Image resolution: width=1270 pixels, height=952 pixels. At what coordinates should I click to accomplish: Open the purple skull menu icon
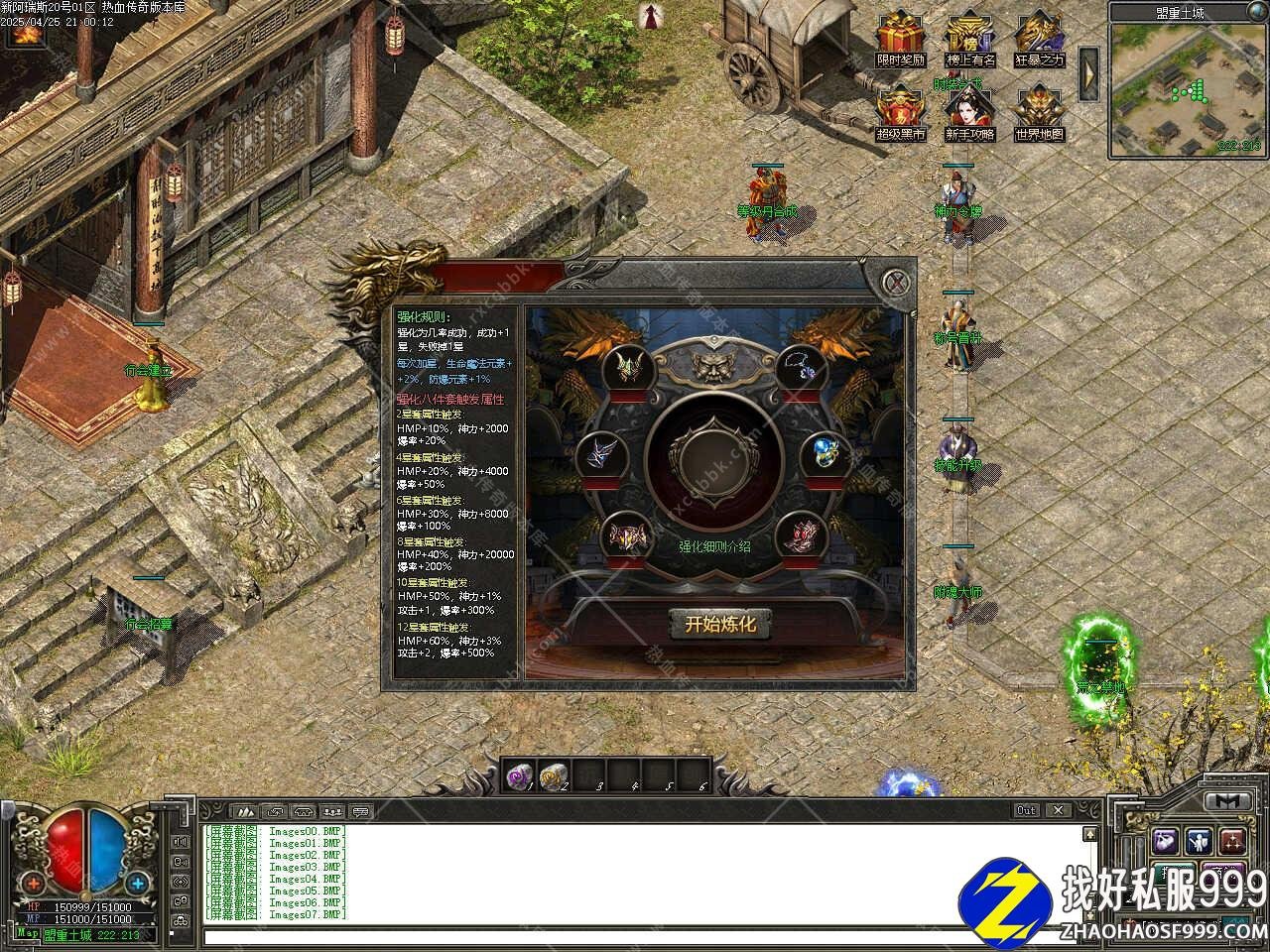pos(1165,842)
